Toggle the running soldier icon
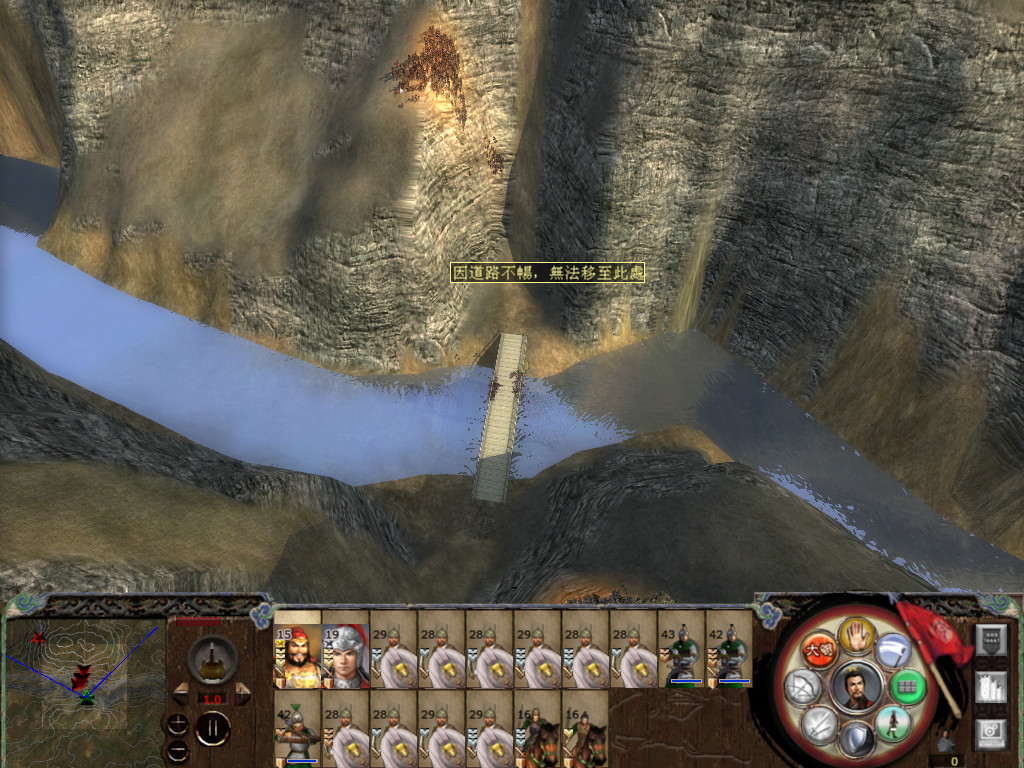Image resolution: width=1024 pixels, height=768 pixels. click(893, 722)
